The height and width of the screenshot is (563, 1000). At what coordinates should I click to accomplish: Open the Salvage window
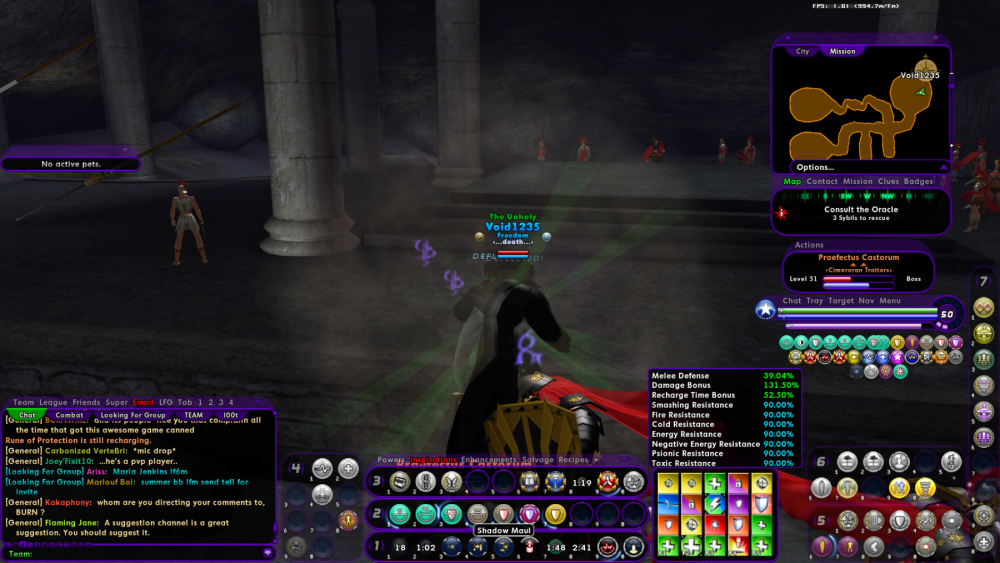[x=539, y=459]
